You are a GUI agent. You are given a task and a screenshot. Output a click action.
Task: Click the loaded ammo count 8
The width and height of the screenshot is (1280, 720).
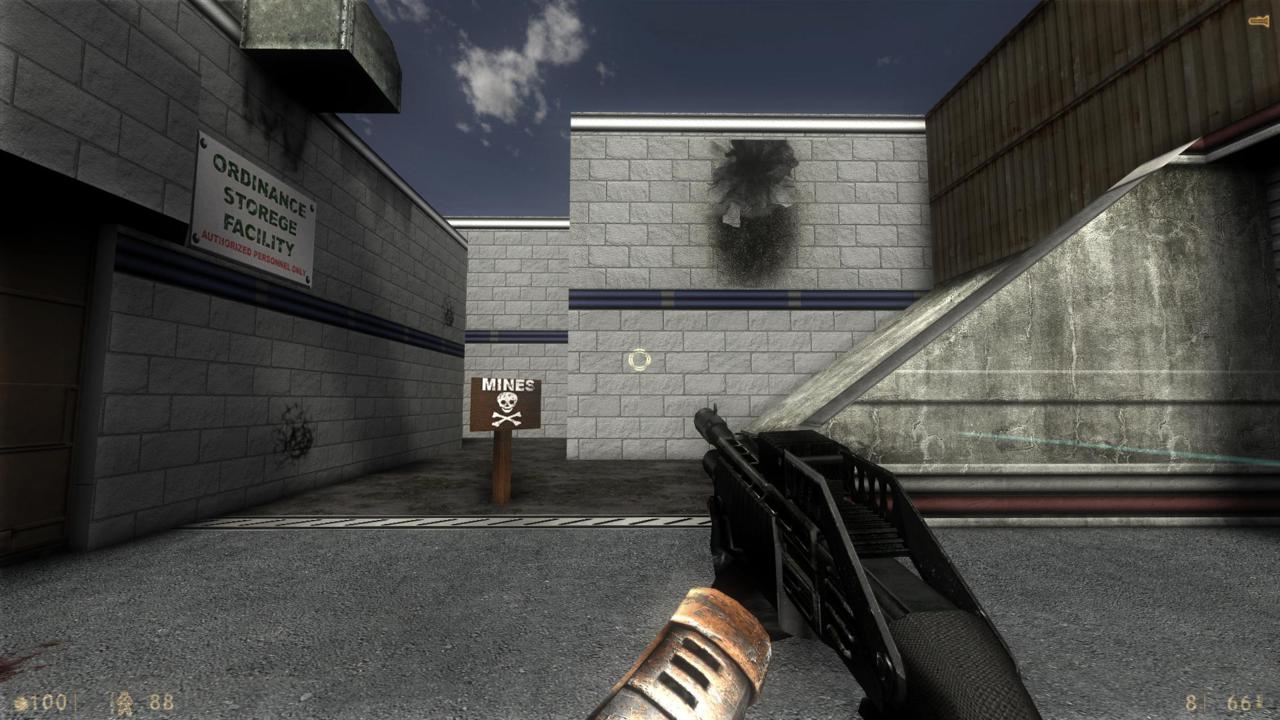pyautogui.click(x=1191, y=702)
